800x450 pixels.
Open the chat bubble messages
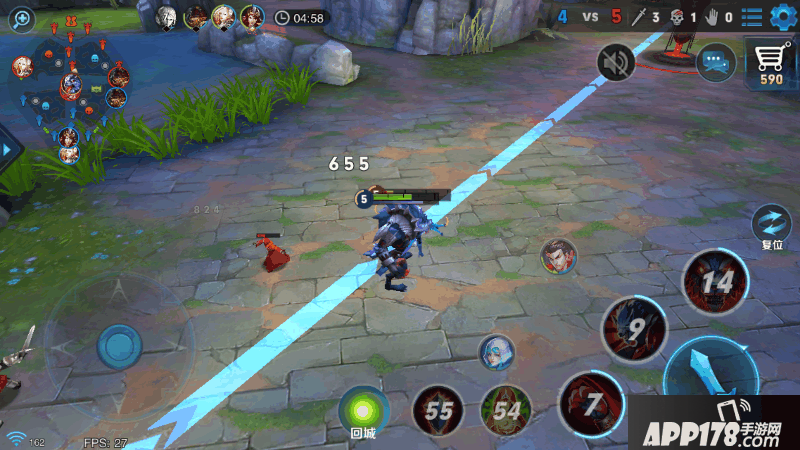[715, 62]
